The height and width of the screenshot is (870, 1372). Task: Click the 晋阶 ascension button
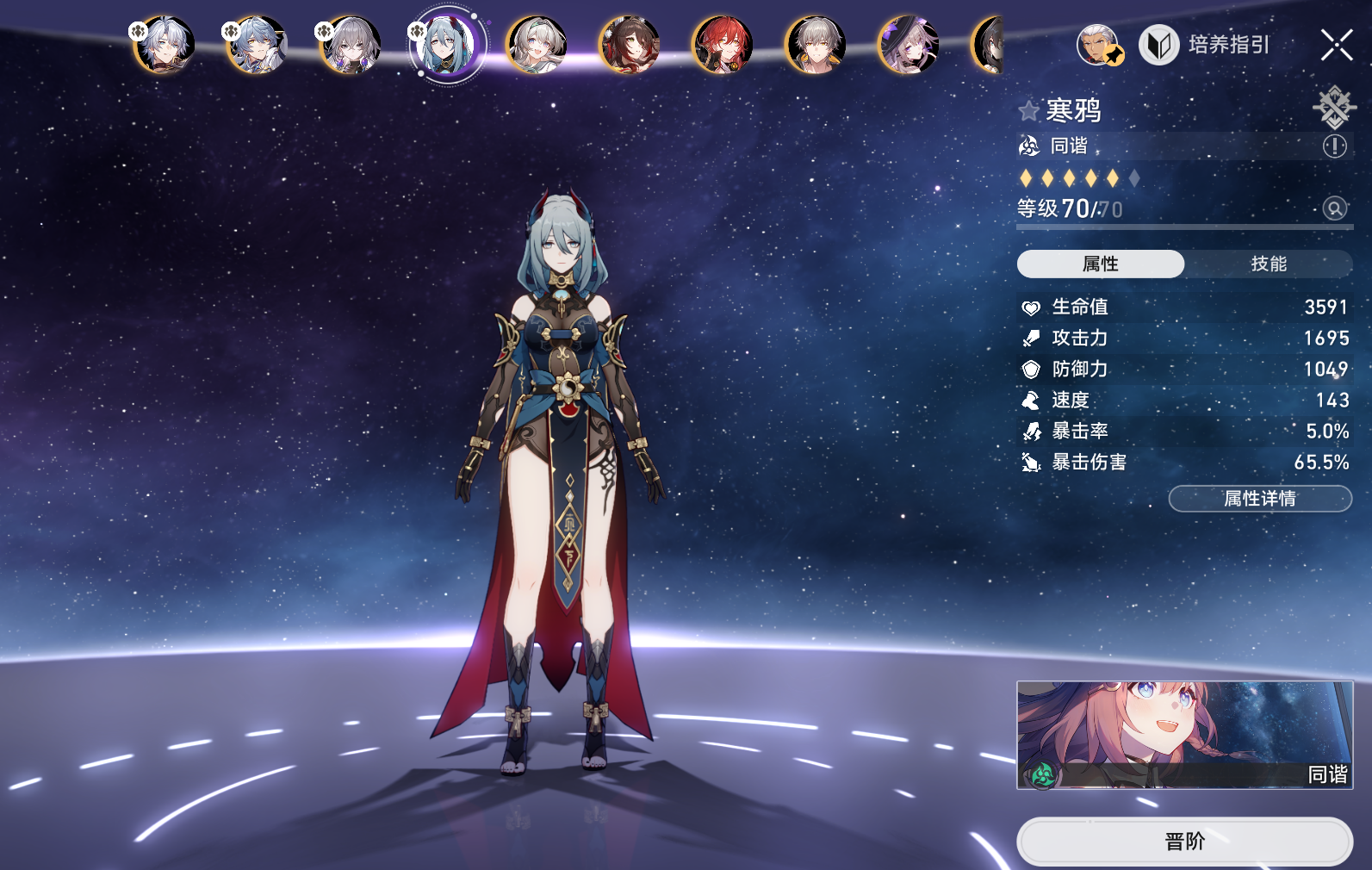click(x=1184, y=841)
